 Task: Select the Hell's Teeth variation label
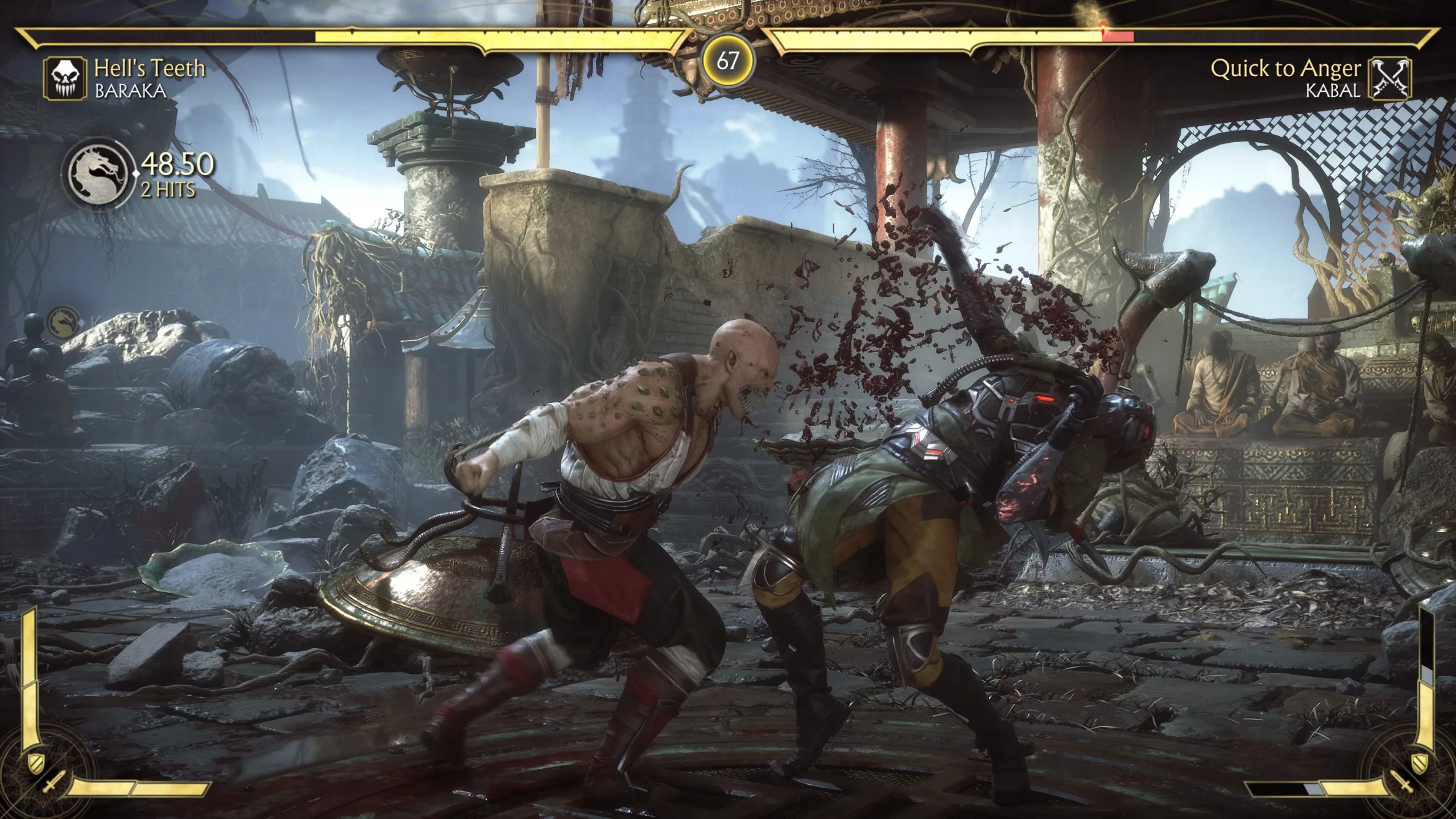coord(151,68)
